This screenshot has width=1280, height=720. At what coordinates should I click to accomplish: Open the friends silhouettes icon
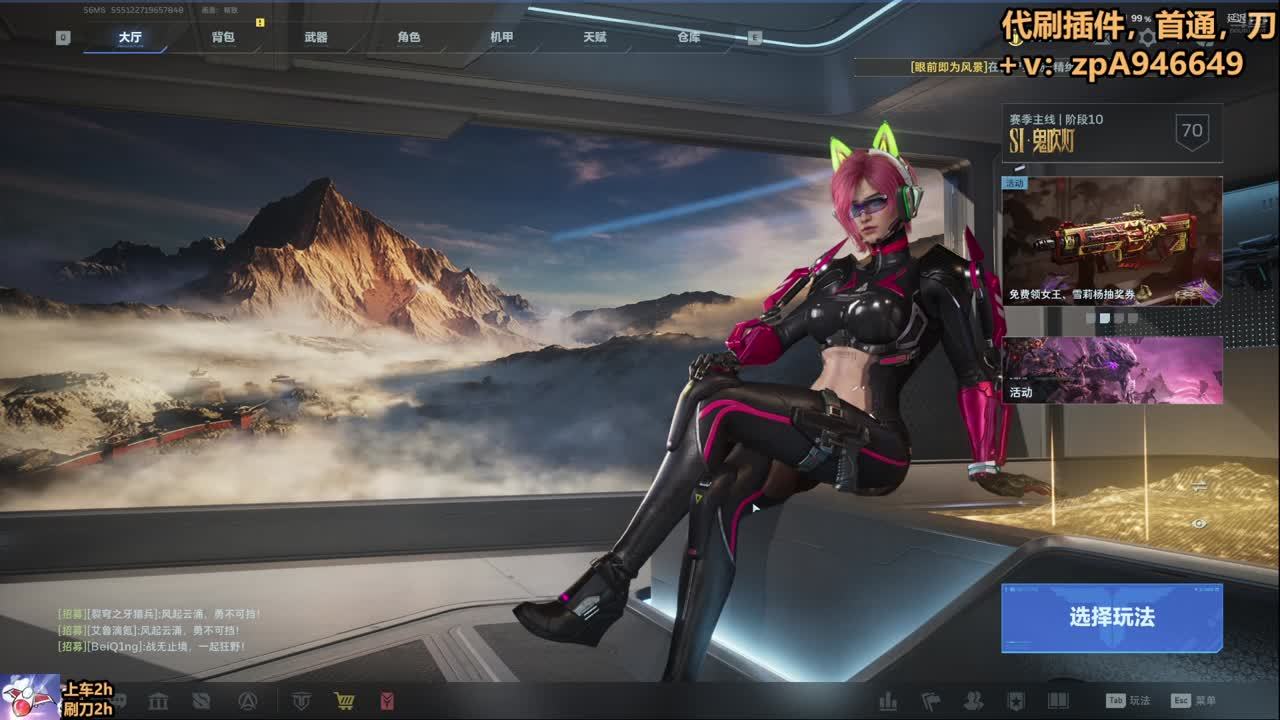[972, 701]
